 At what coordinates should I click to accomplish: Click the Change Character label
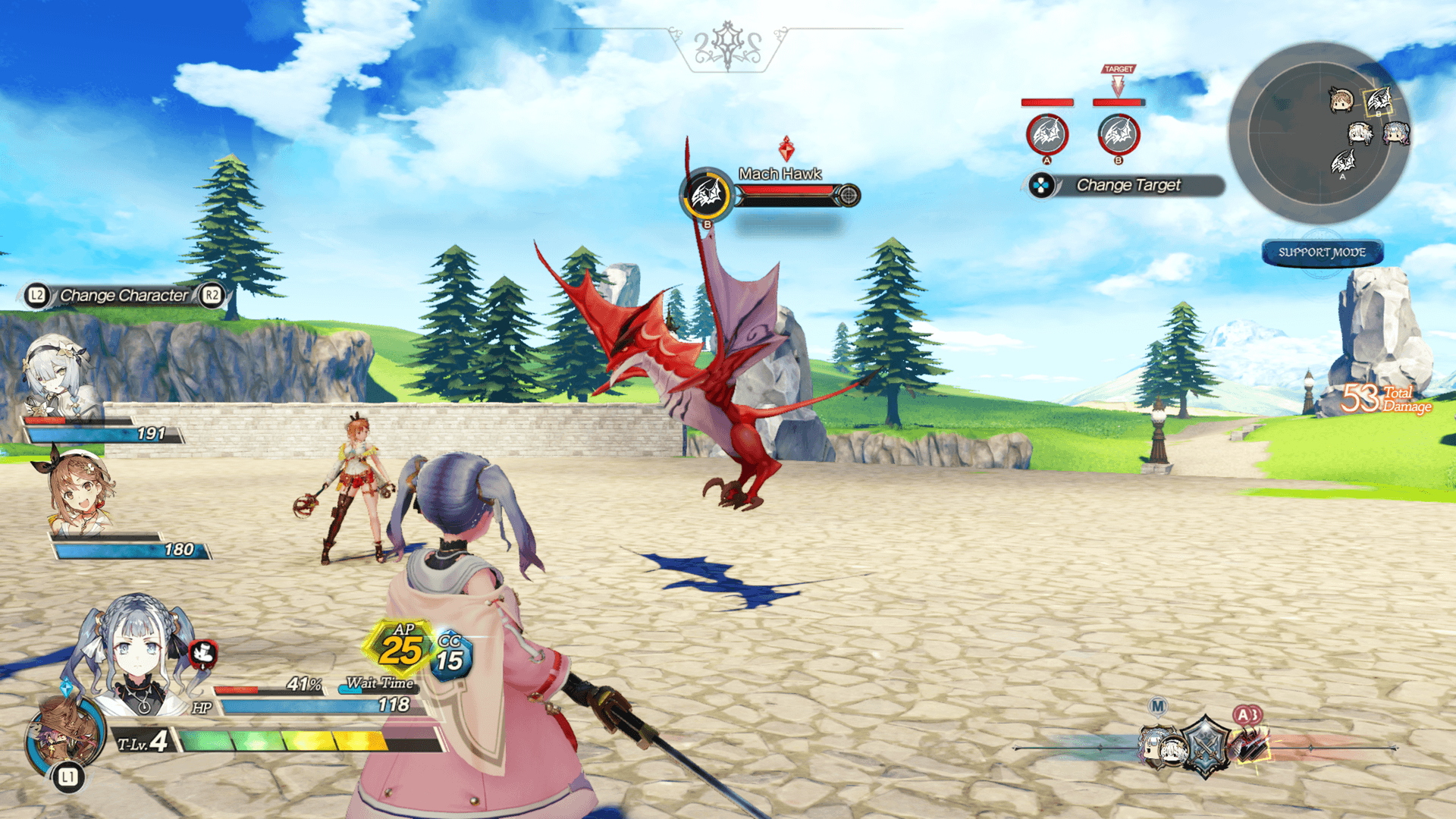124,295
